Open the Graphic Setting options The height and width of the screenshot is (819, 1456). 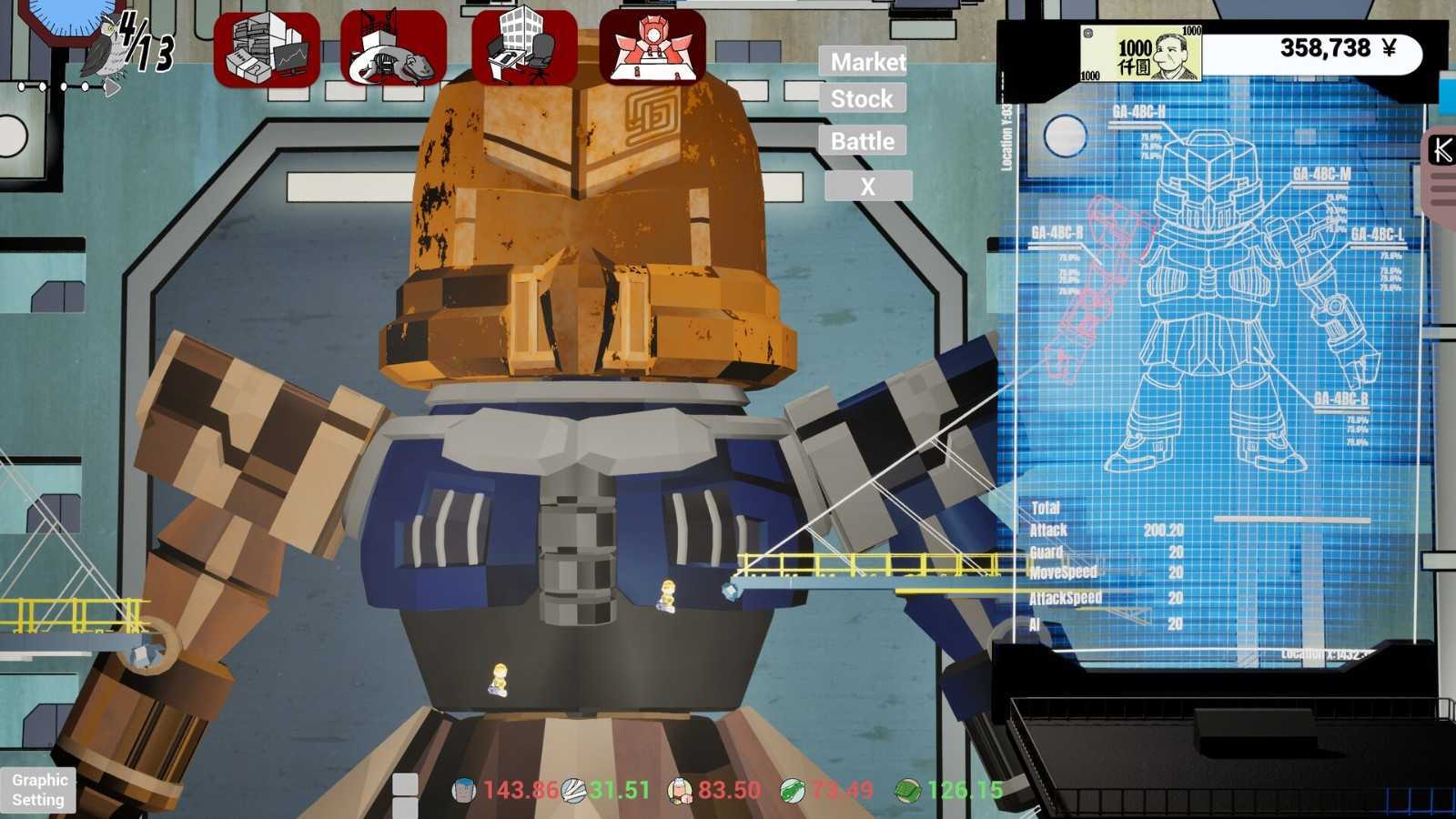tap(38, 790)
